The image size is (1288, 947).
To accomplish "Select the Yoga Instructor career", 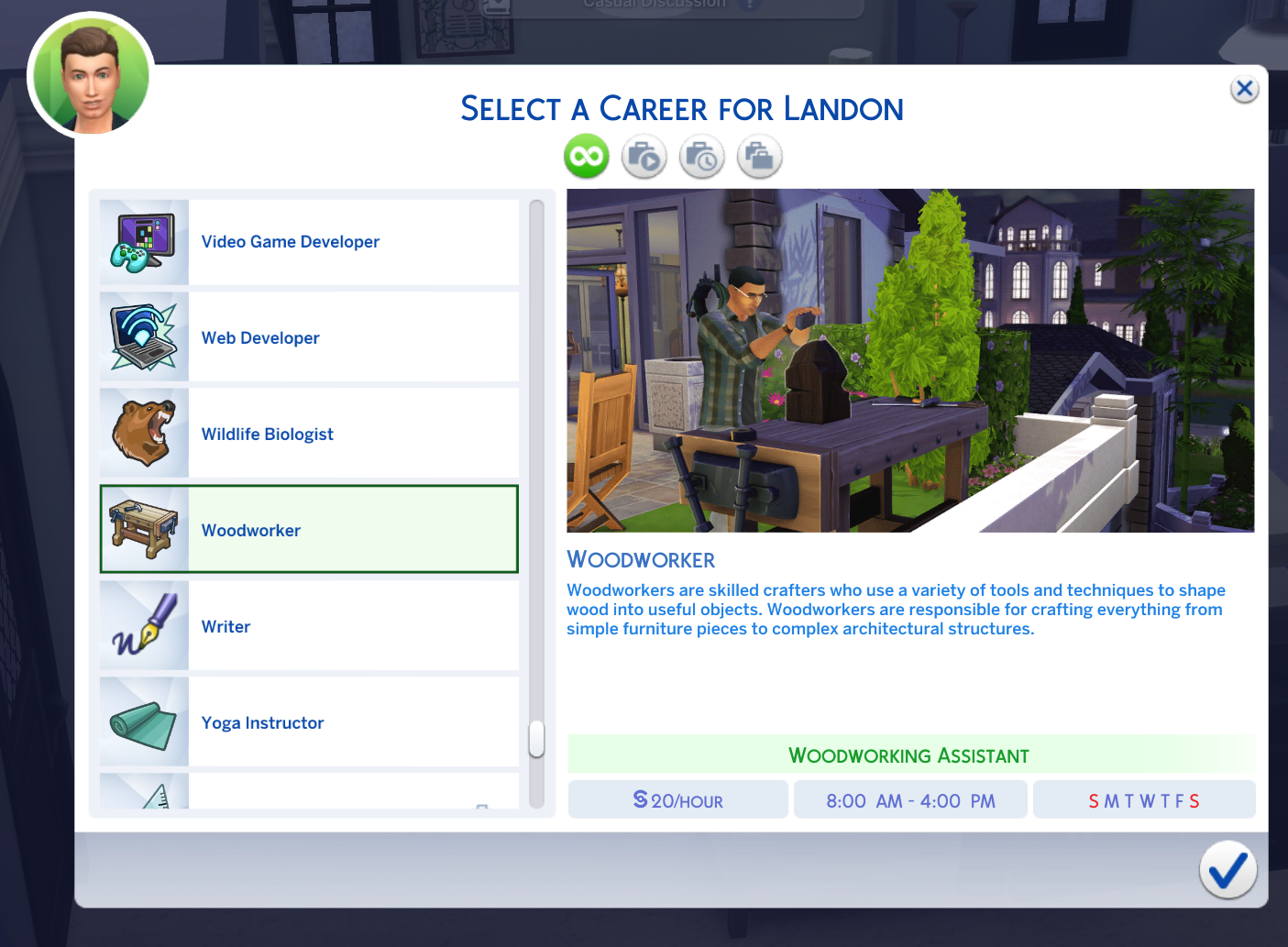I will coord(309,722).
